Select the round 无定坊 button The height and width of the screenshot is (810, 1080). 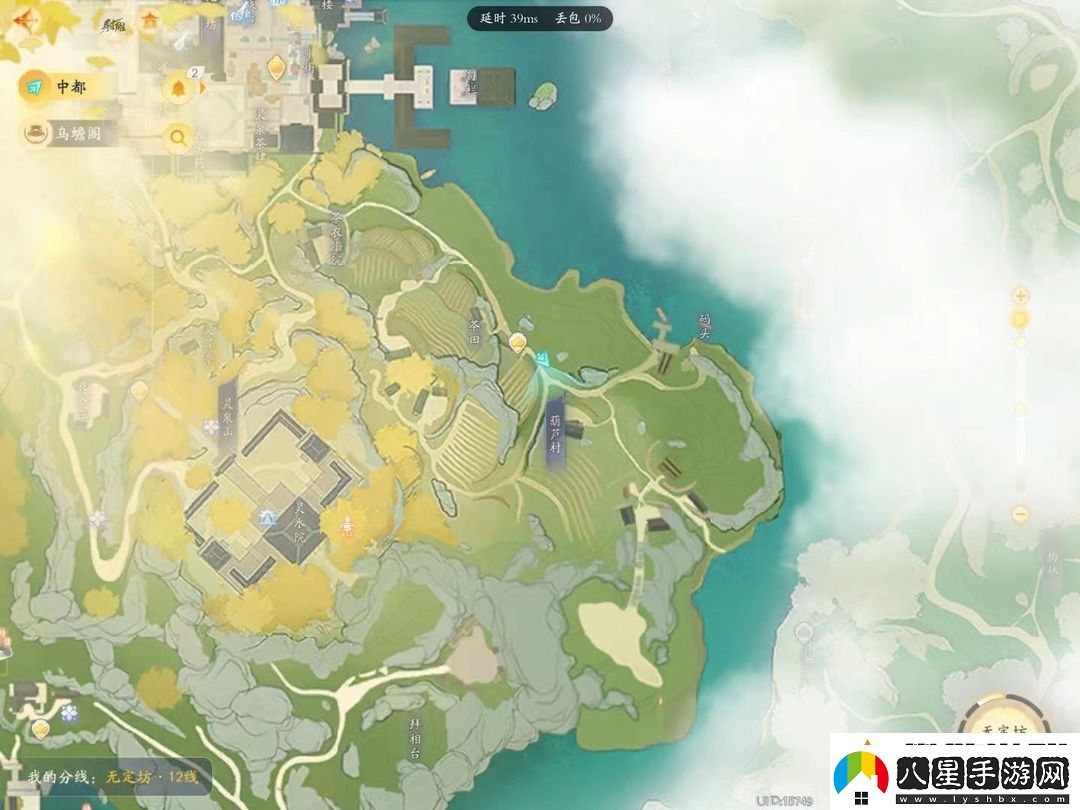(x=1003, y=730)
